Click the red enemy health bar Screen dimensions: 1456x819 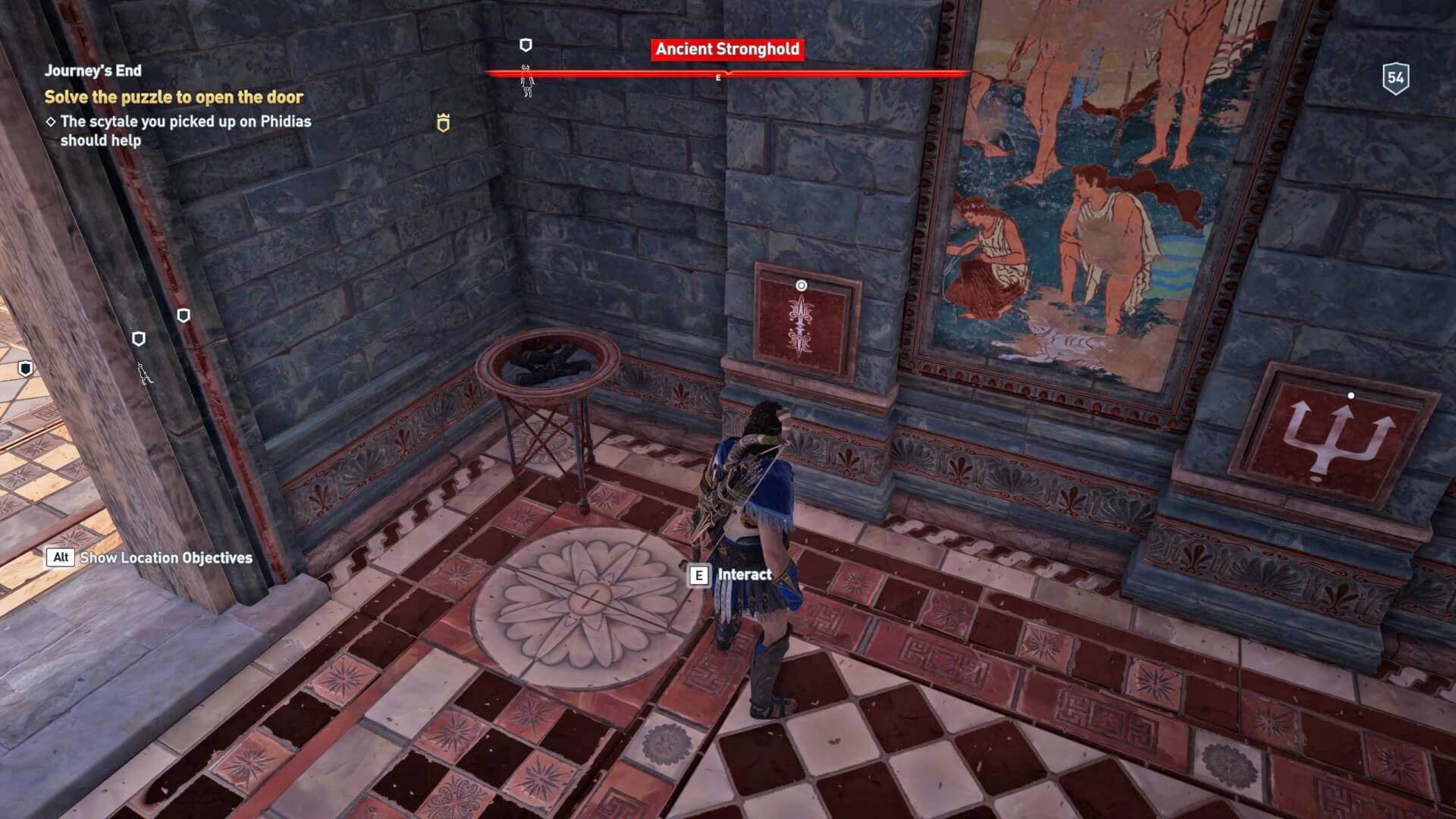click(728, 73)
